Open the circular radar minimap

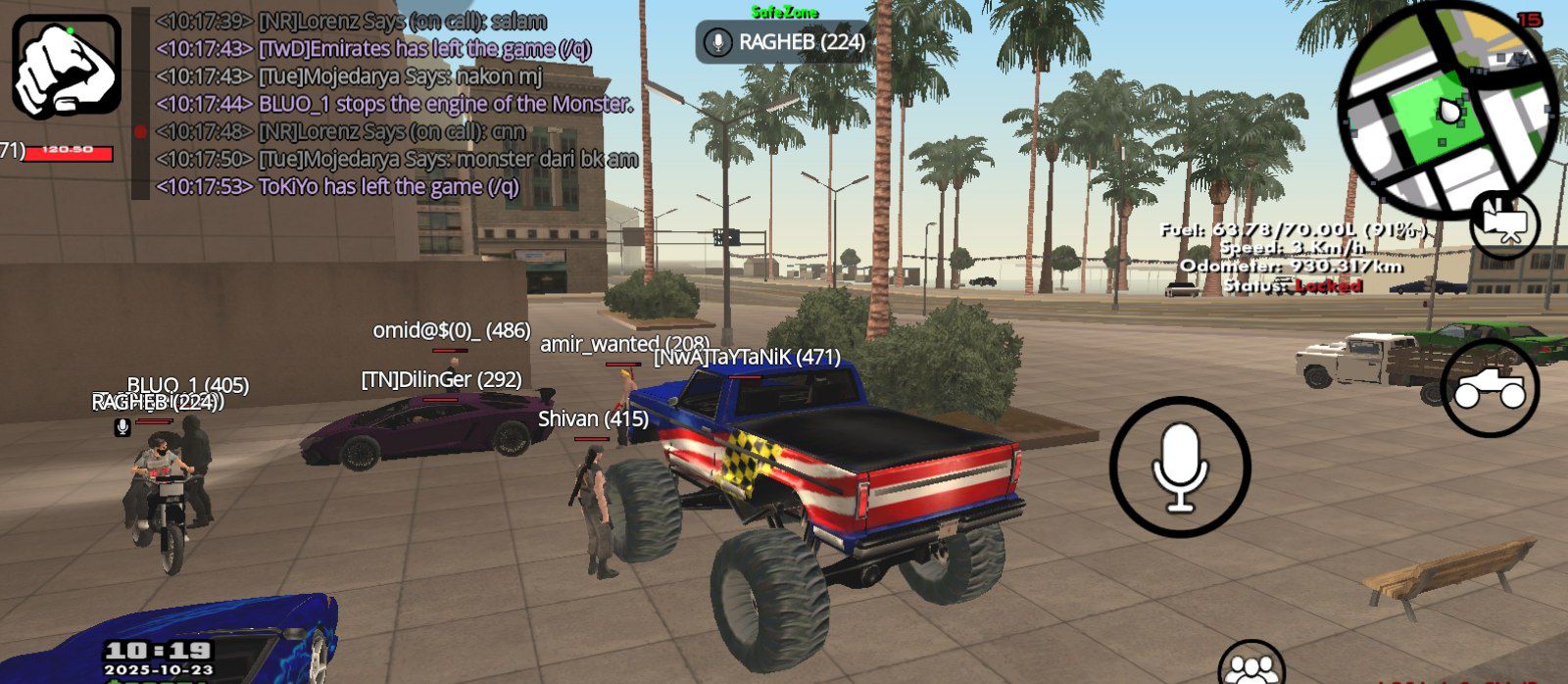(1447, 111)
